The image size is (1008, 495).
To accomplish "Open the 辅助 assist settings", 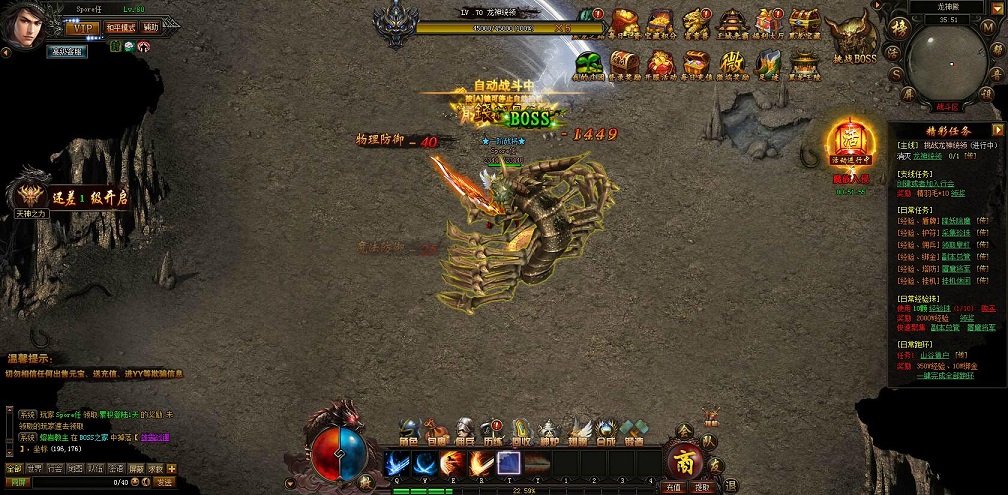I will point(149,27).
